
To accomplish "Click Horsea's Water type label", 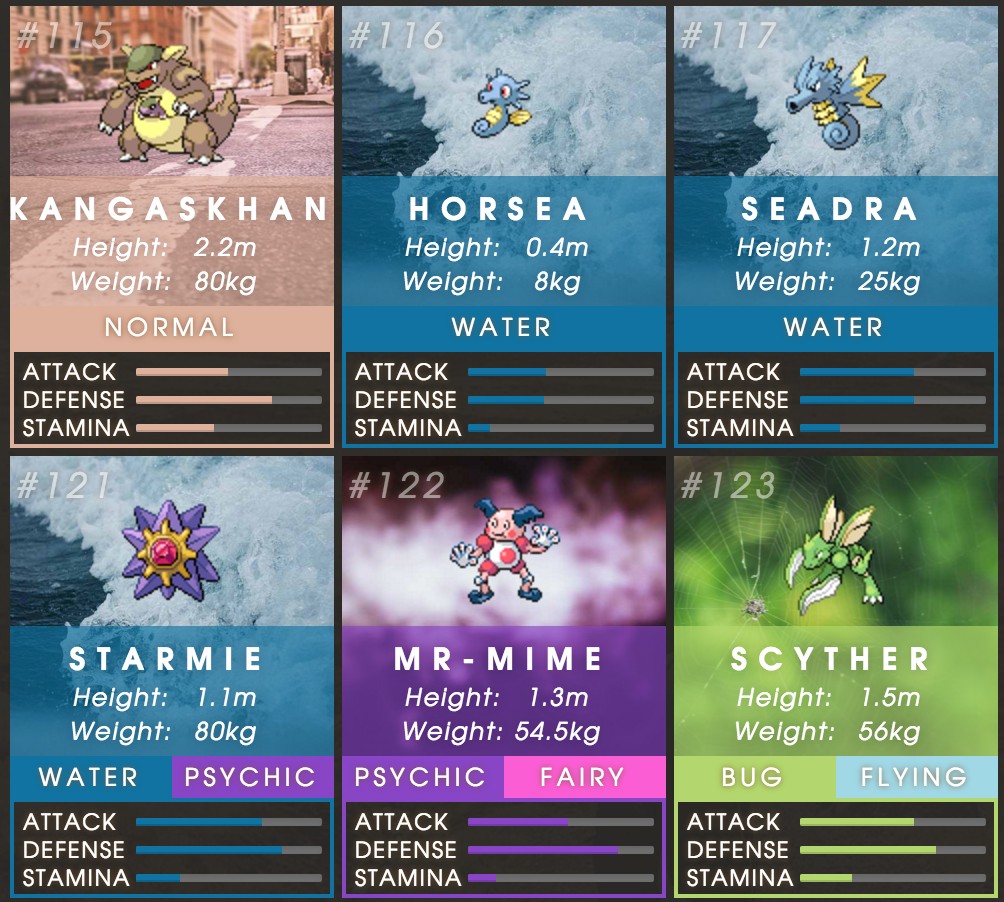I will click(x=503, y=327).
